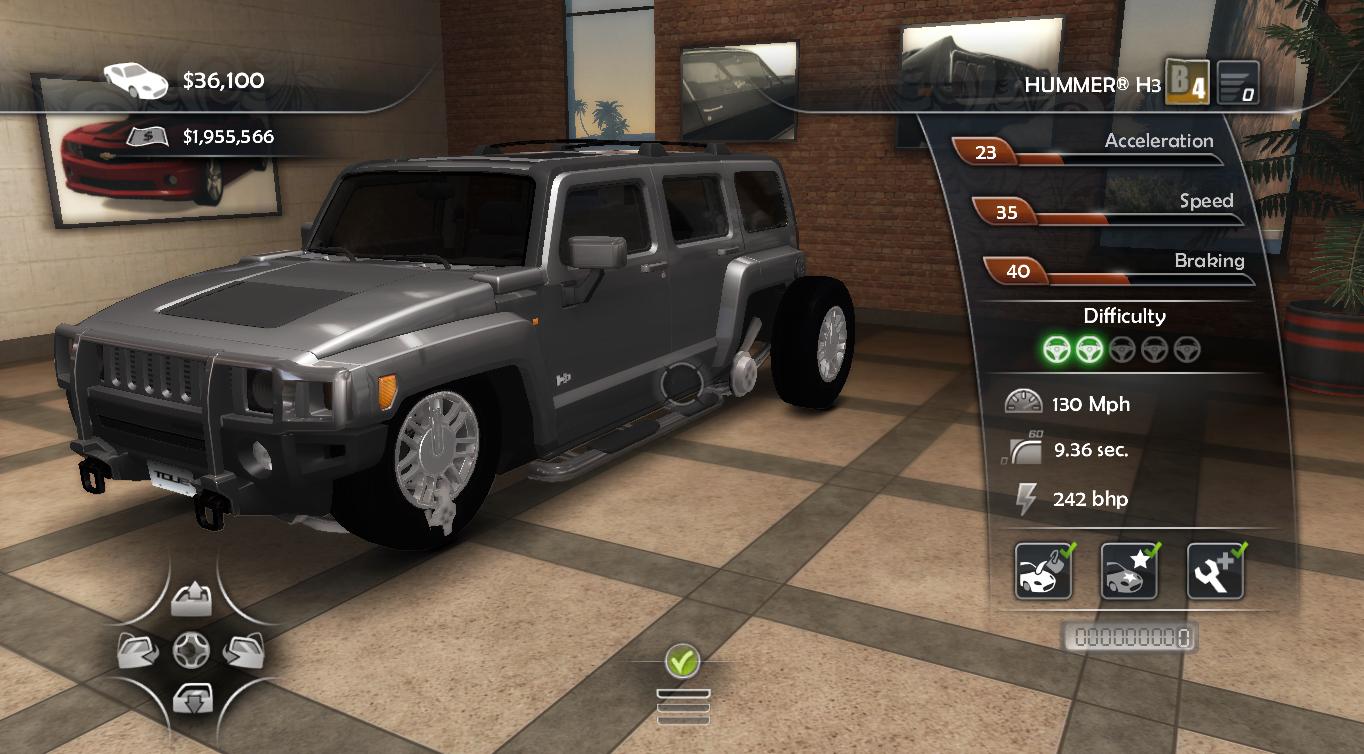Open the stacked bars menu below checkmark
The image size is (1364, 754).
click(683, 705)
